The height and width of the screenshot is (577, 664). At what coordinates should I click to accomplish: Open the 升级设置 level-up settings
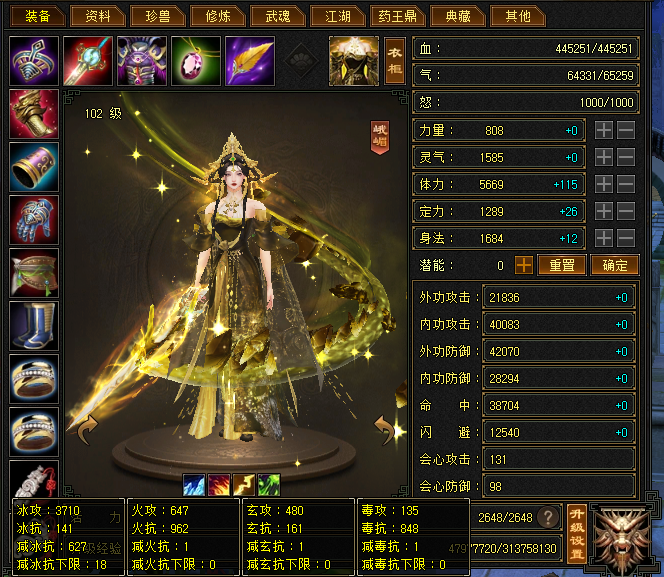(577, 535)
